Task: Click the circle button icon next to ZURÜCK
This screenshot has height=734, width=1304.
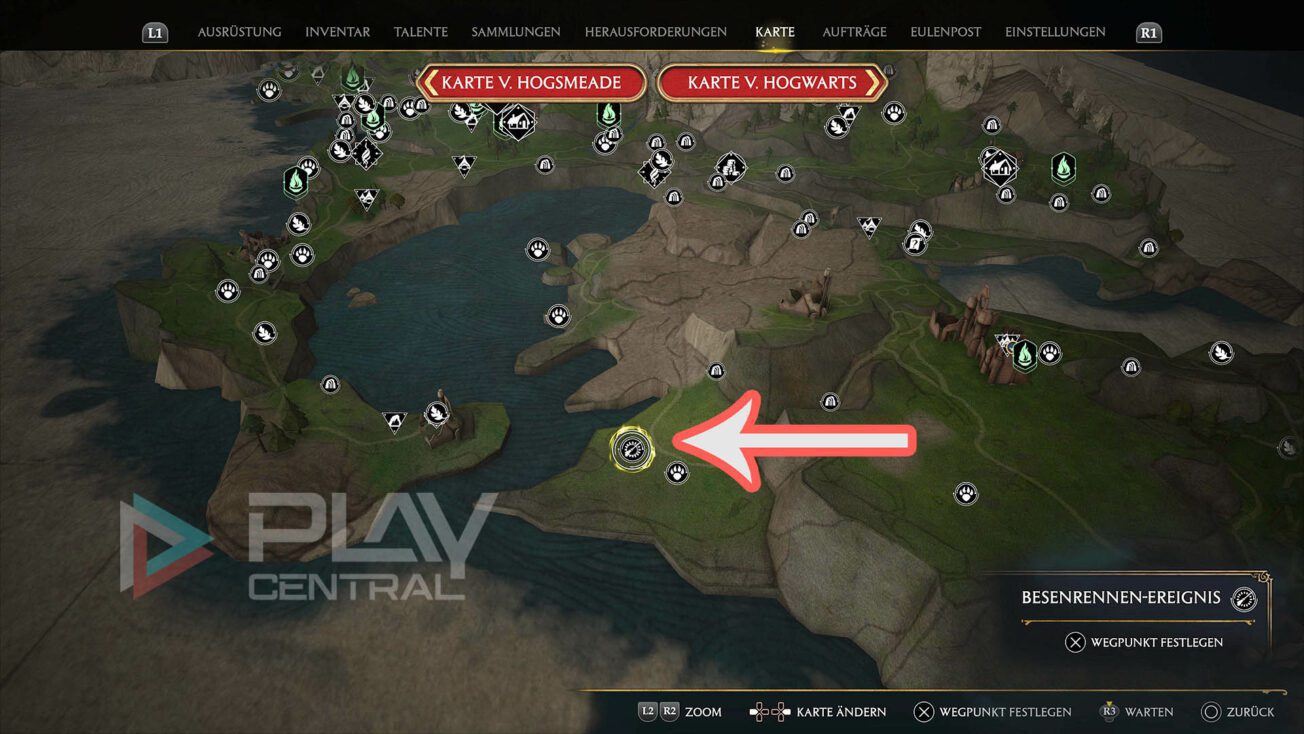Action: 1209,711
